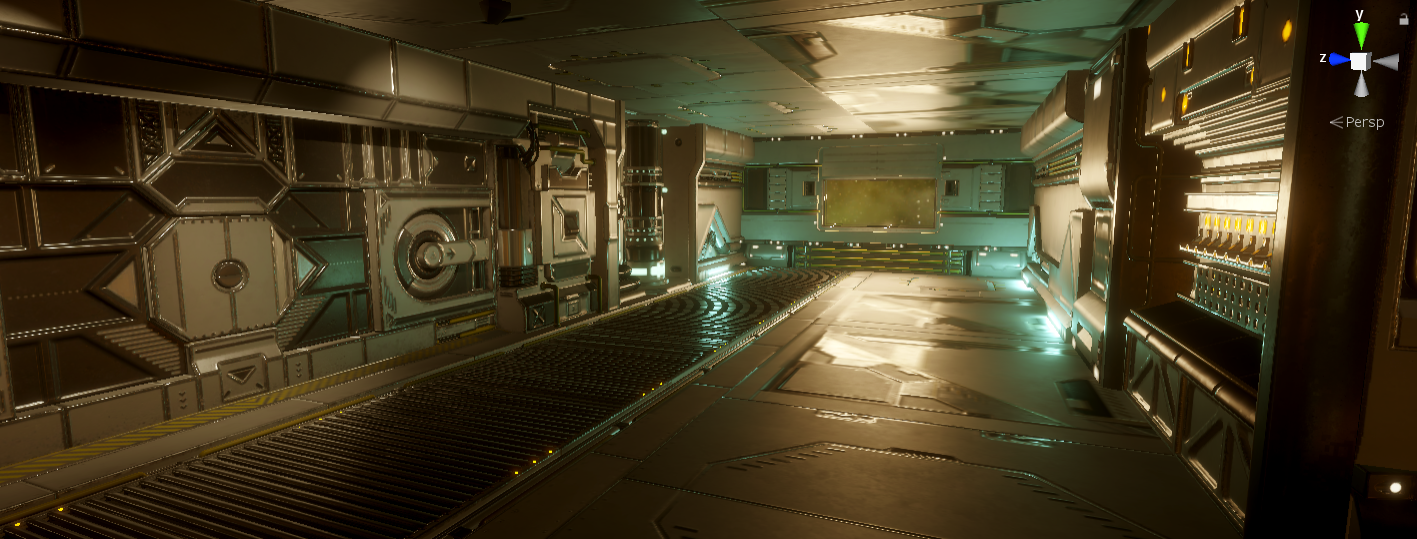Click the gray bottom cone on the gizmo
The width and height of the screenshot is (1417, 539).
[x=1360, y=85]
